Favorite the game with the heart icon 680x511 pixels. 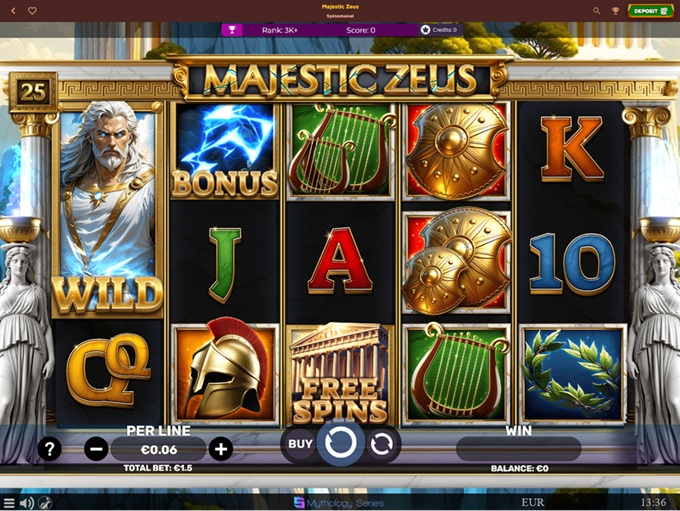[x=32, y=11]
